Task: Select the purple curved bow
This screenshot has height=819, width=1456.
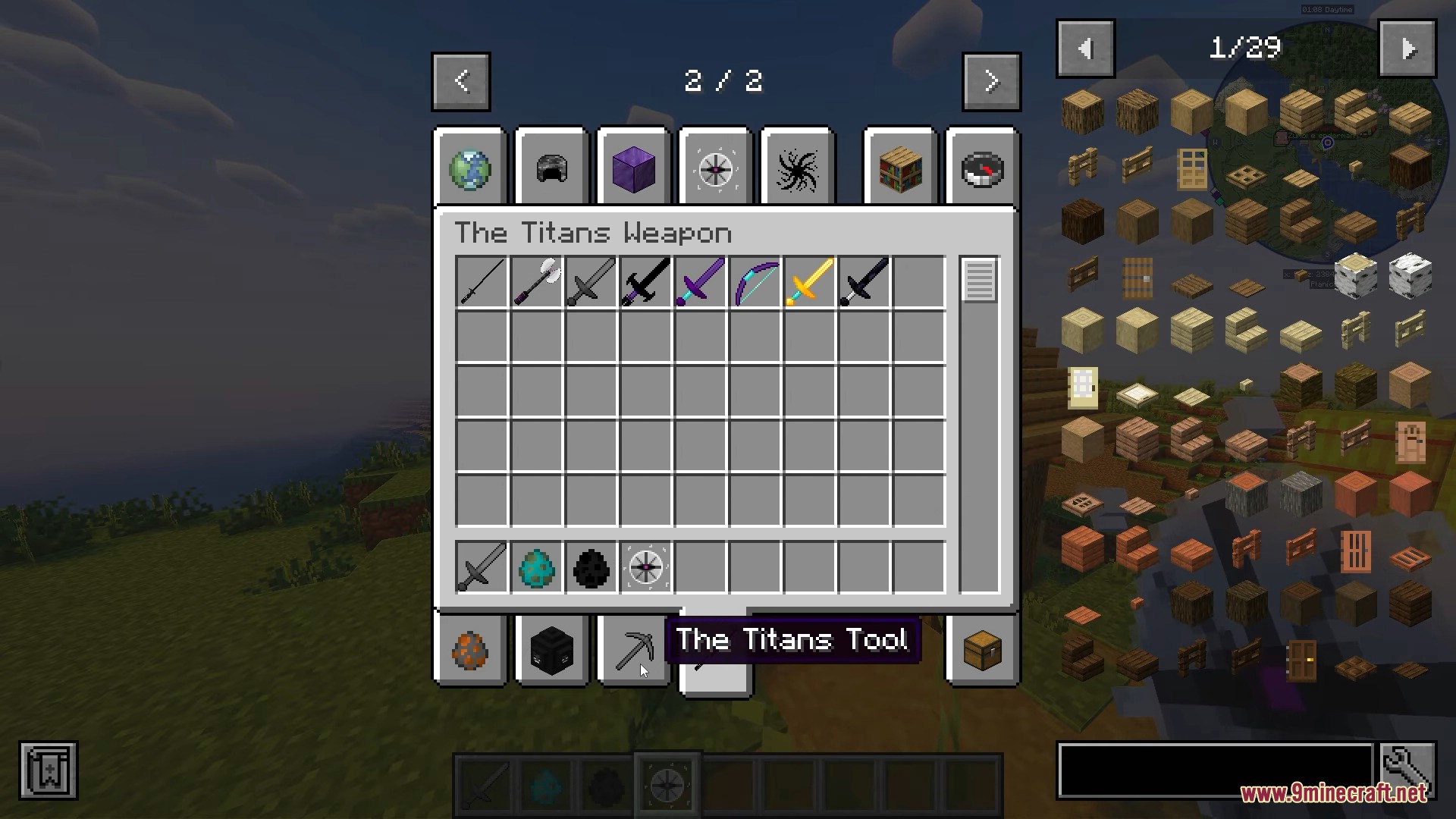Action: [x=755, y=282]
